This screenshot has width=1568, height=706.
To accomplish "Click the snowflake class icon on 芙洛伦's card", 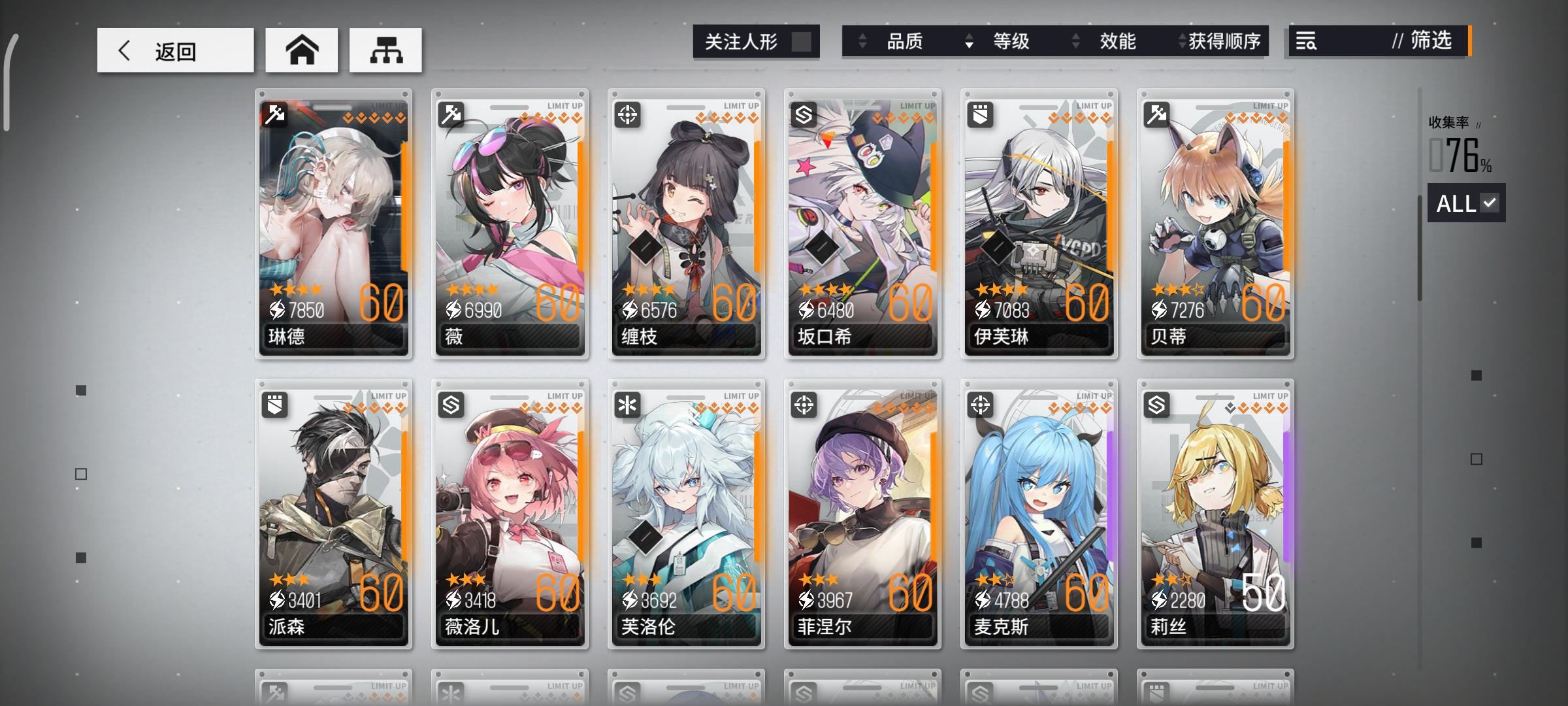I will coord(627,406).
